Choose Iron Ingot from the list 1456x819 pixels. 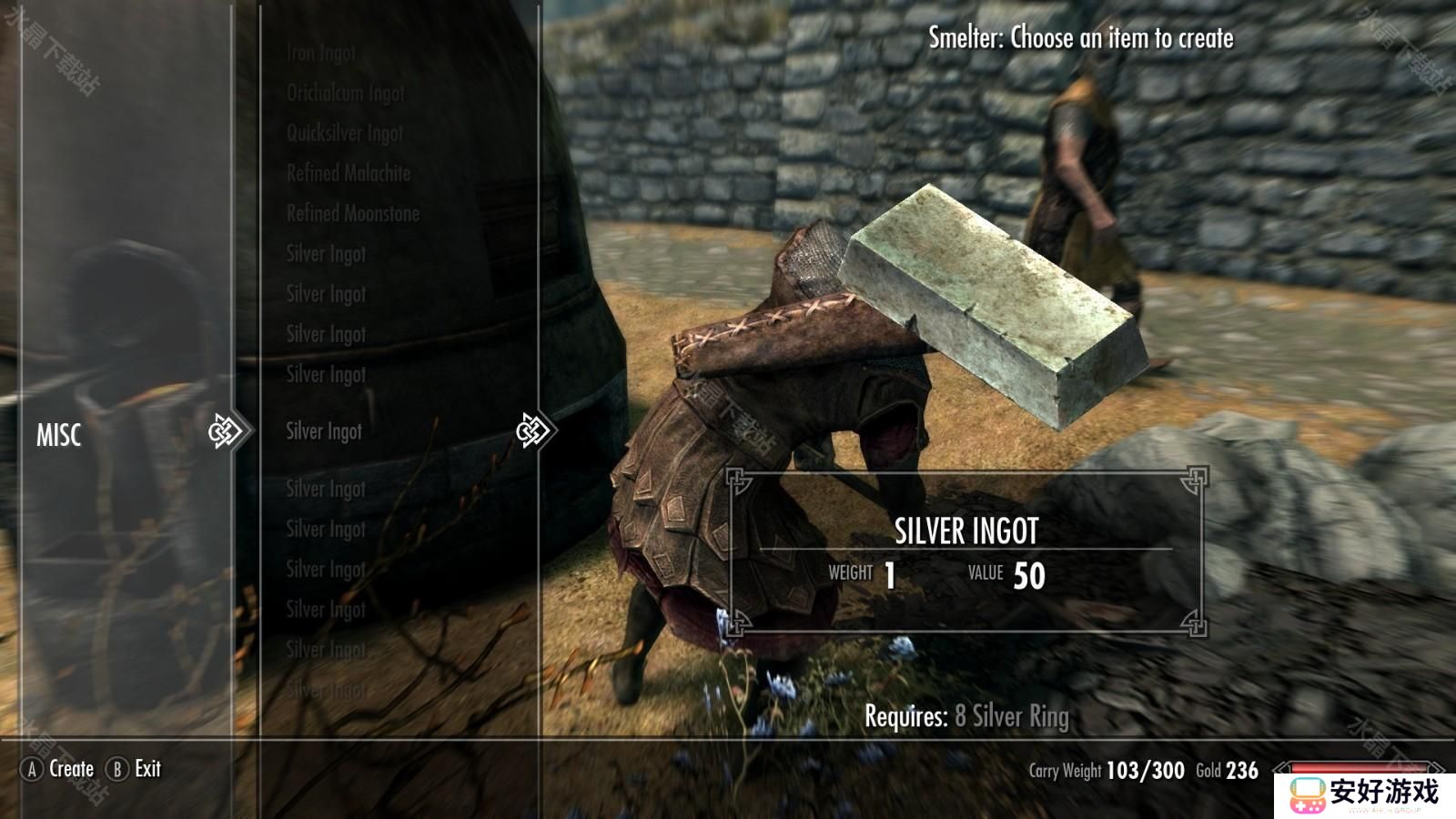[x=321, y=53]
